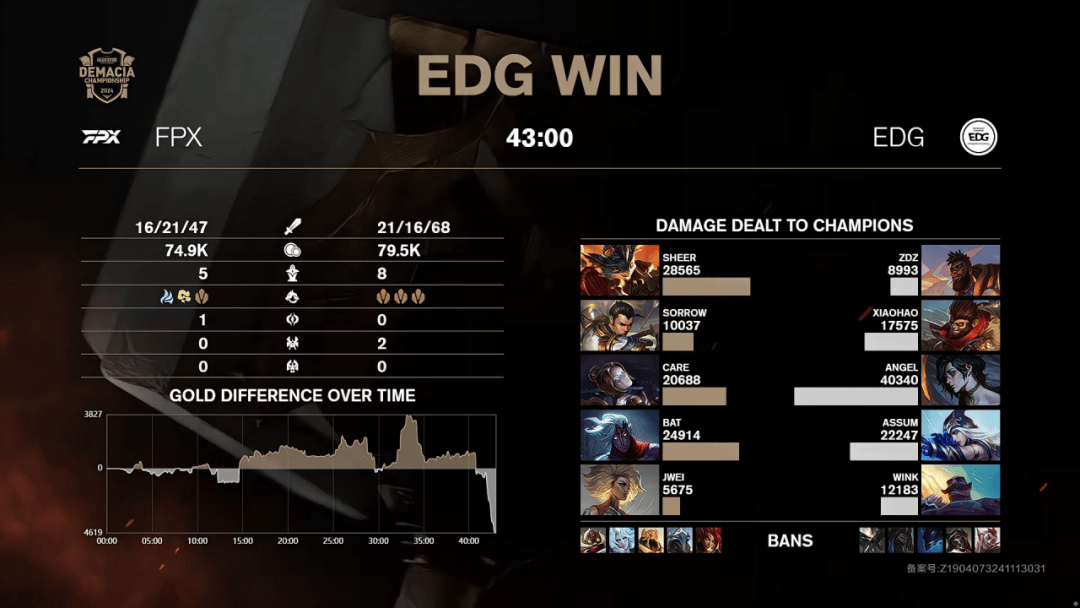The height and width of the screenshot is (608, 1080).
Task: Choose WINK's champion portrait
Action: point(960,490)
